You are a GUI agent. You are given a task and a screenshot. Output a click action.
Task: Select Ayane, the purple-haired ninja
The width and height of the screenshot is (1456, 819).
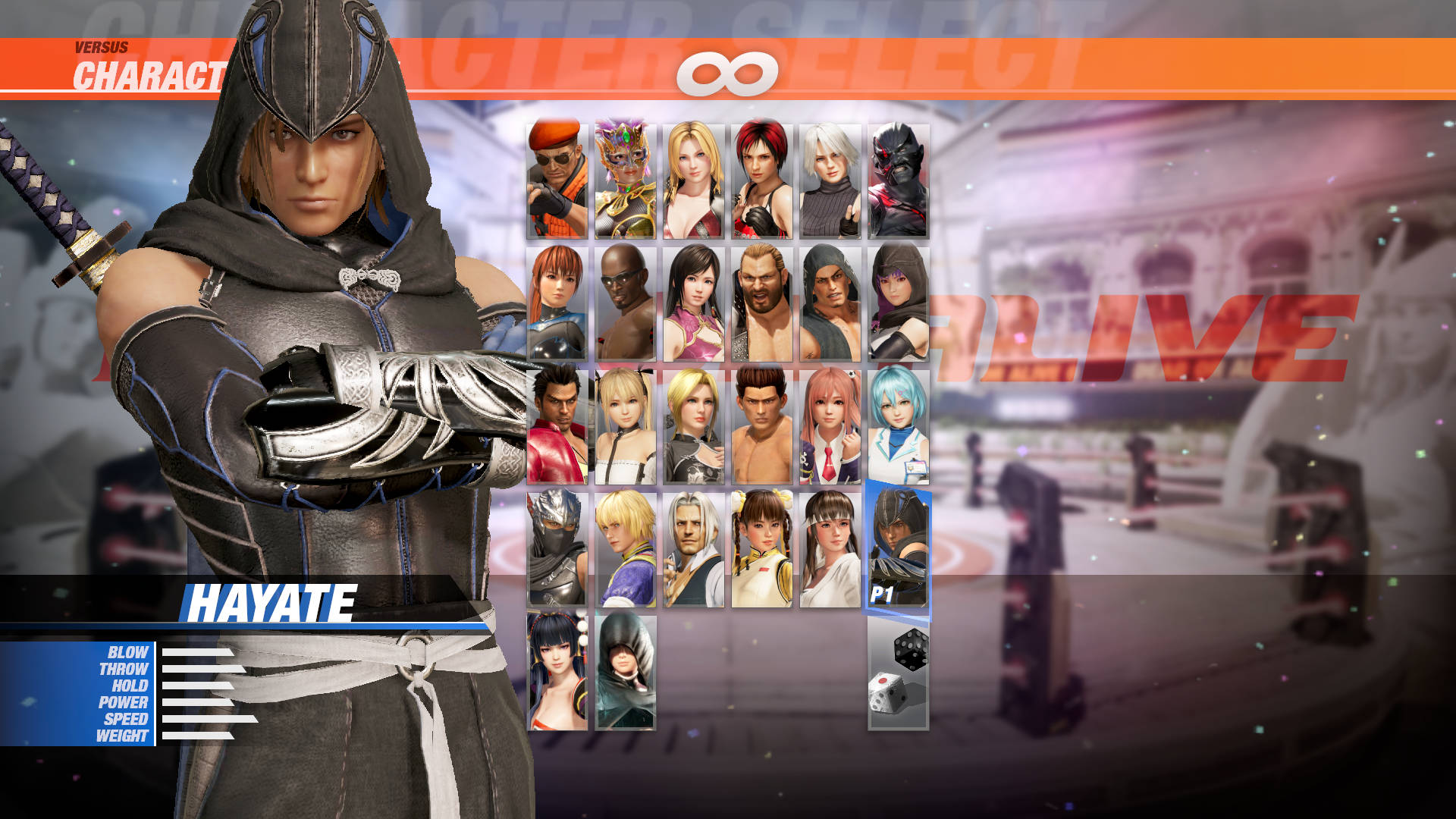(x=899, y=300)
